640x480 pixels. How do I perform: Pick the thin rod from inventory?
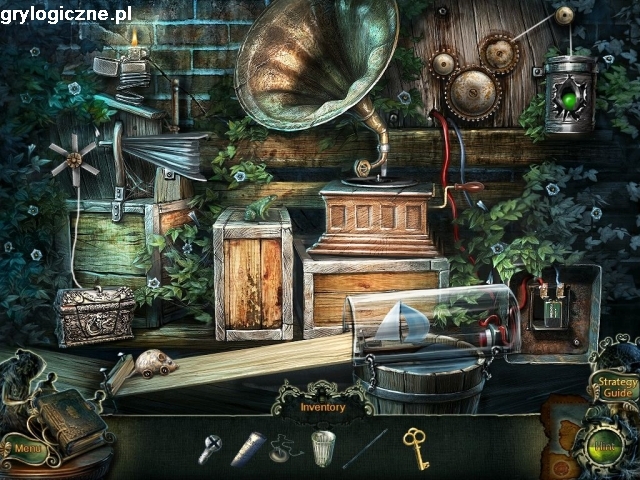(x=365, y=449)
